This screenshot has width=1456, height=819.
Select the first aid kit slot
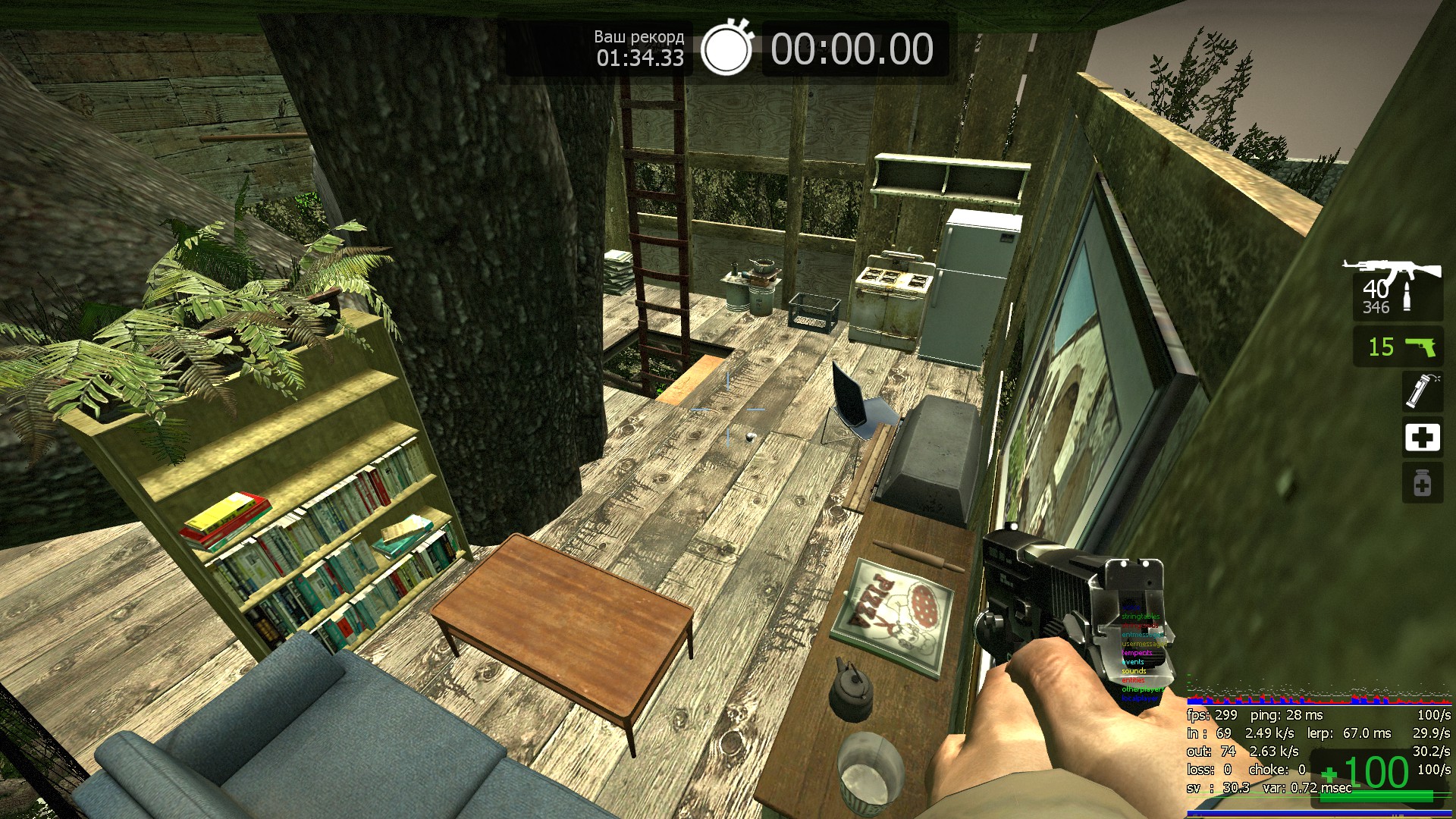1422,438
